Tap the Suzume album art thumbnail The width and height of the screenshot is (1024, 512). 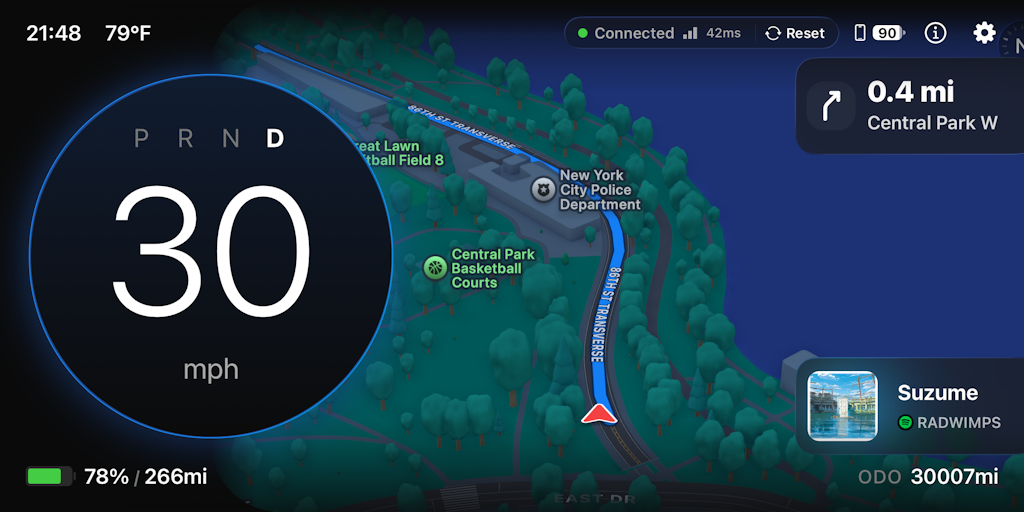click(842, 406)
